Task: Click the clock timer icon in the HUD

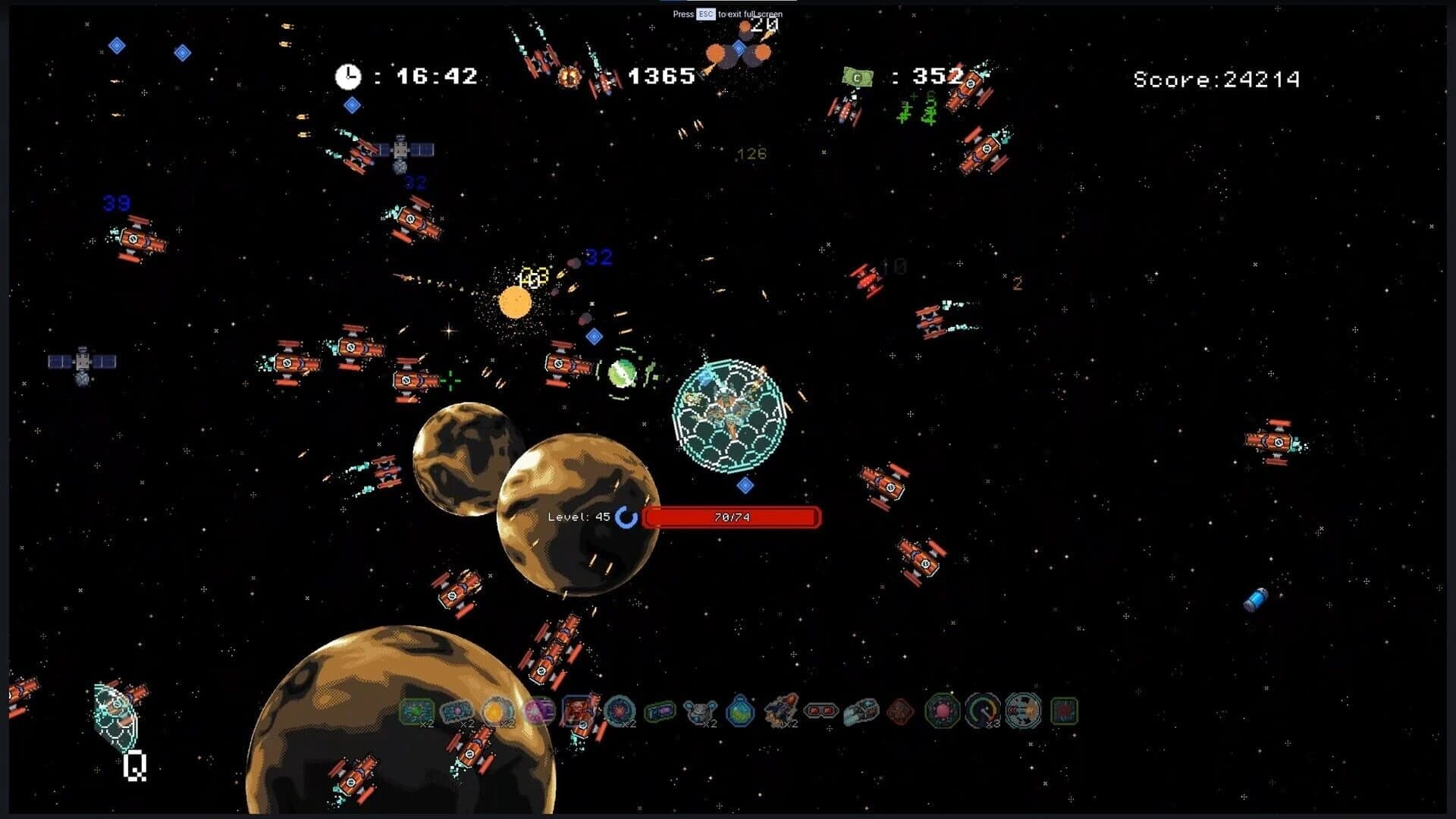Action: click(x=347, y=75)
